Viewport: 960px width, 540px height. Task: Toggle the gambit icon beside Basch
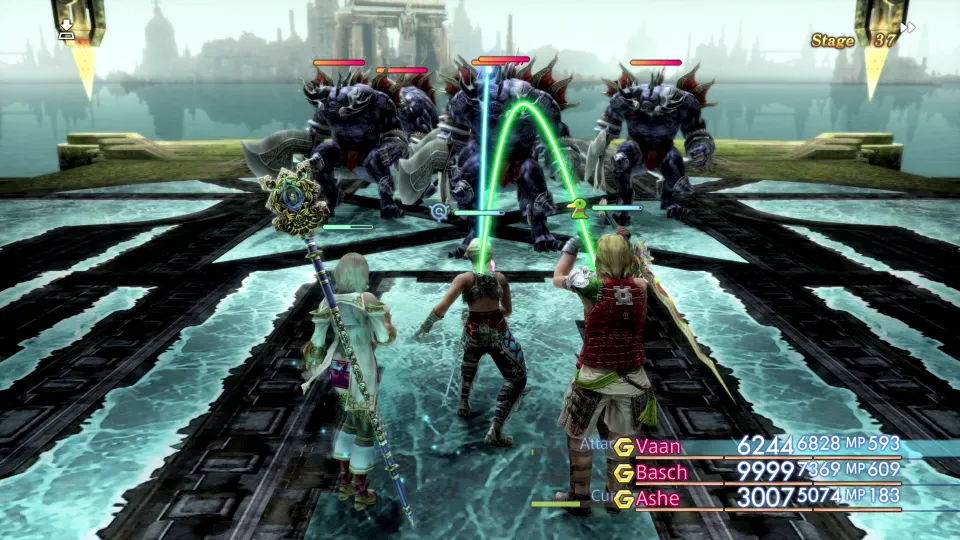(624, 473)
